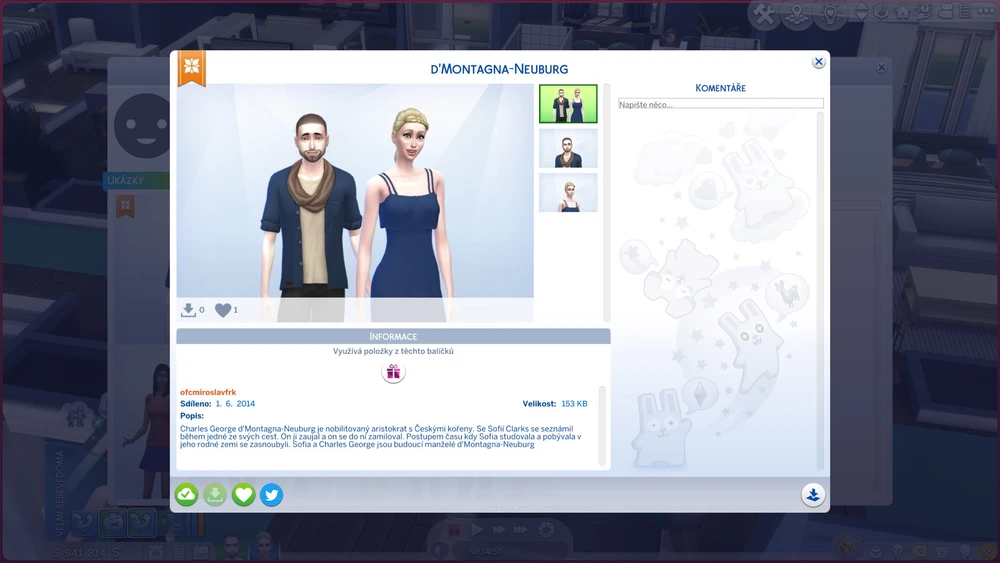Click the comment box labeled Napište něco
The width and height of the screenshot is (1000, 563).
click(720, 104)
